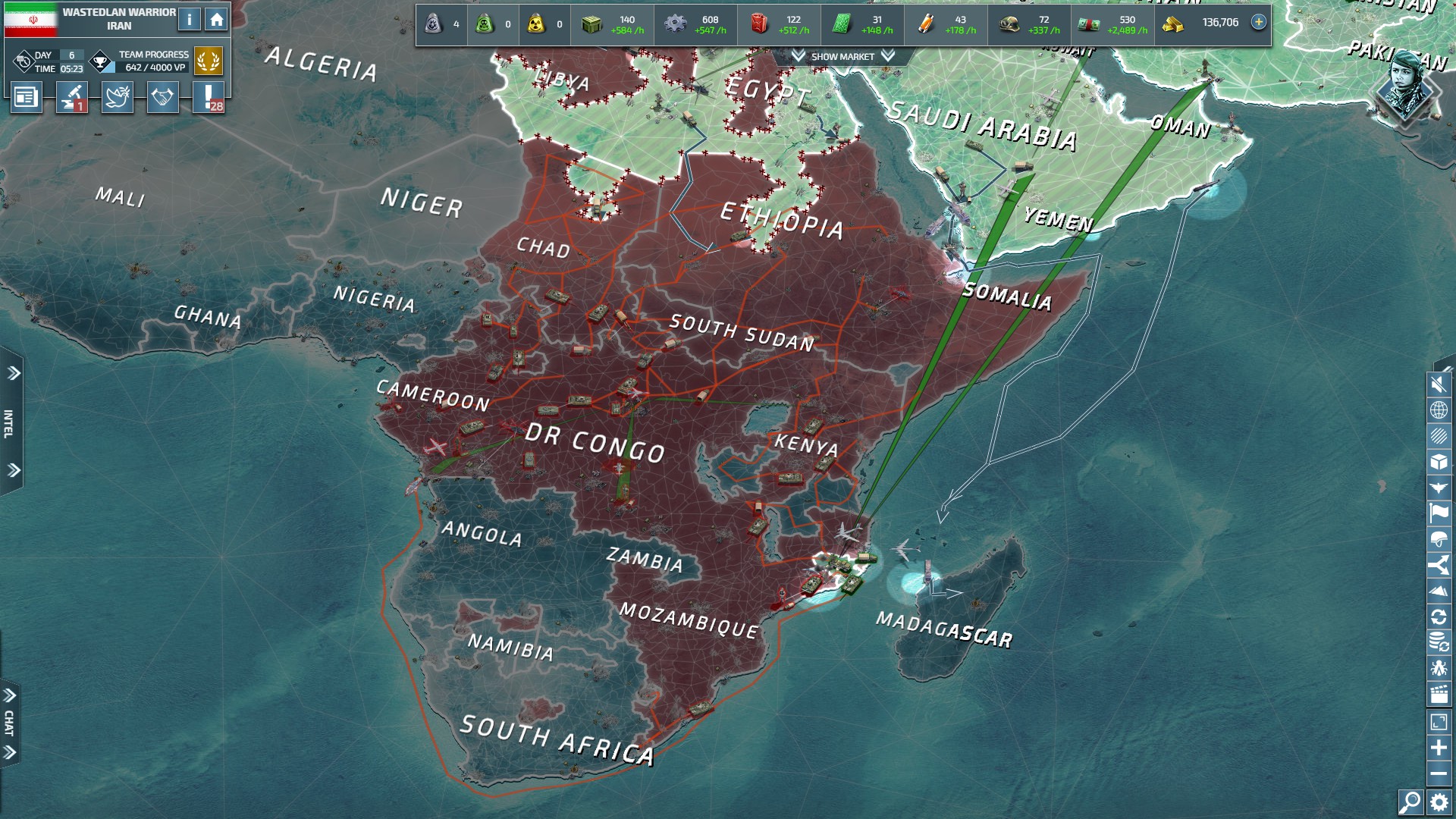Open the in-game newspaper icon
This screenshot has width=1456, height=819.
coord(27,97)
